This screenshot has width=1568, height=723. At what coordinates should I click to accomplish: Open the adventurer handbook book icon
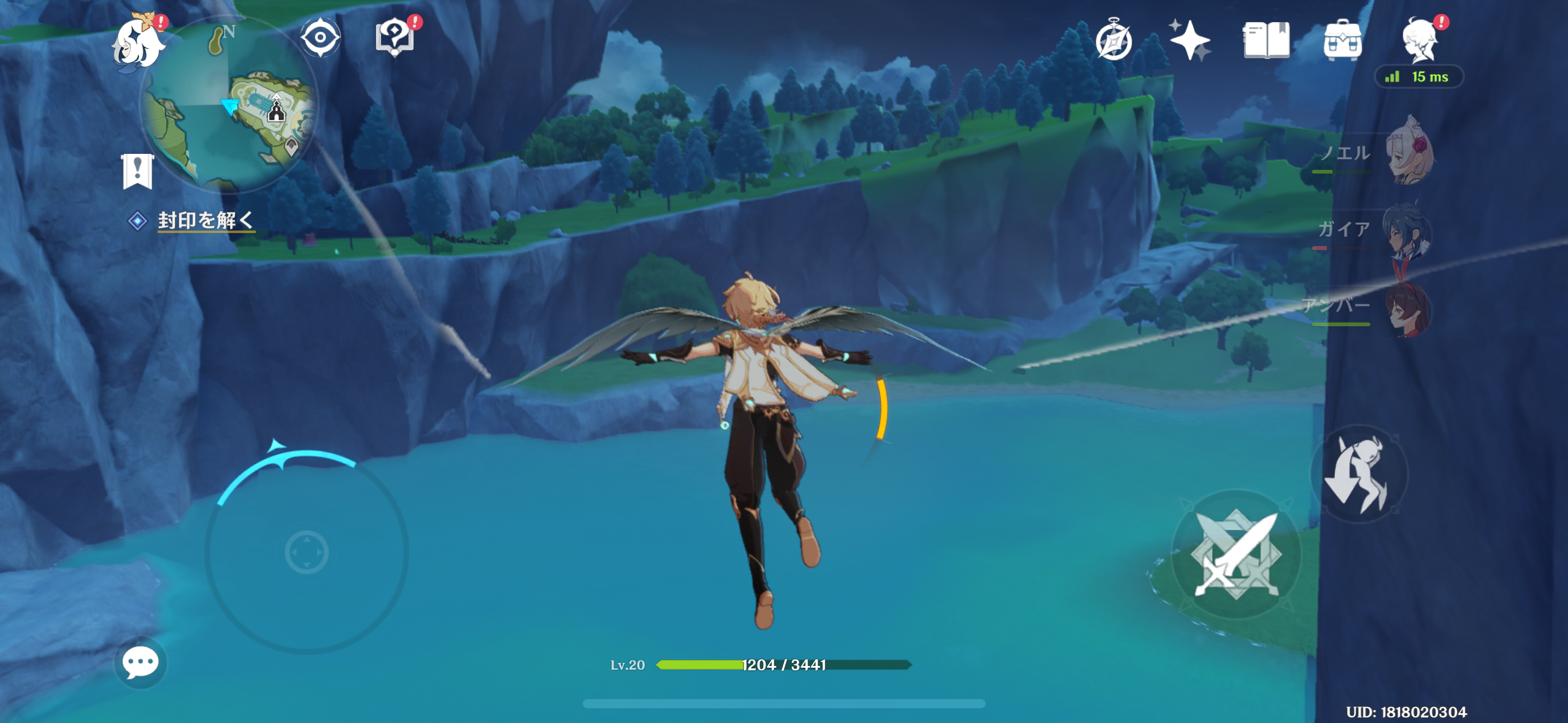click(1266, 40)
